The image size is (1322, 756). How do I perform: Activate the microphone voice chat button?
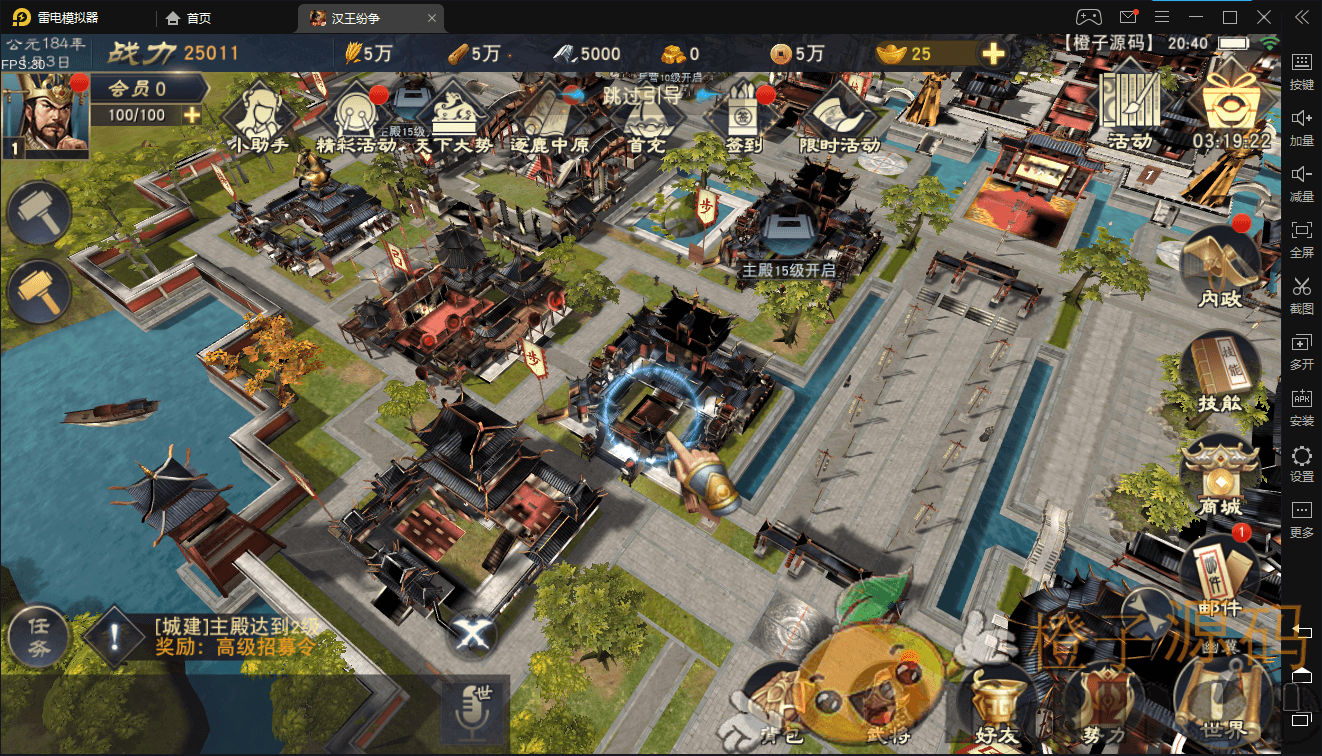coord(476,708)
